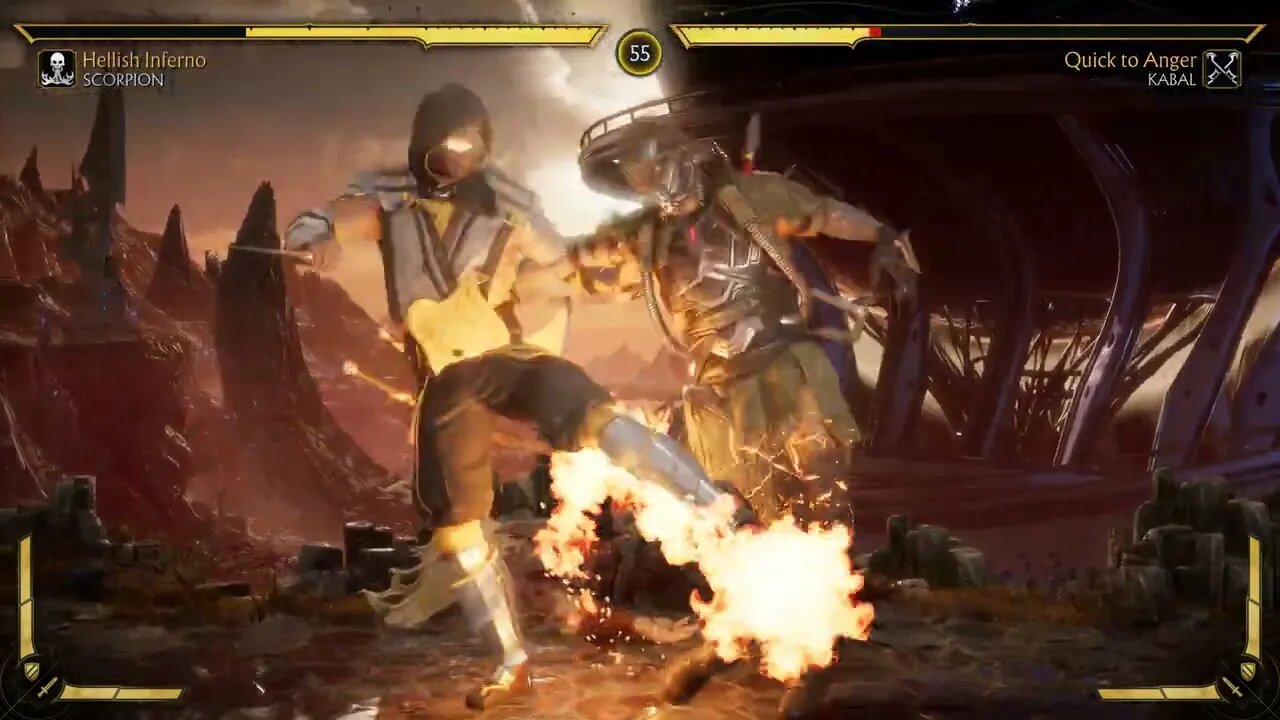Click the Hellish Inferno variation name
Image resolution: width=1280 pixels, height=720 pixels.
coord(146,60)
